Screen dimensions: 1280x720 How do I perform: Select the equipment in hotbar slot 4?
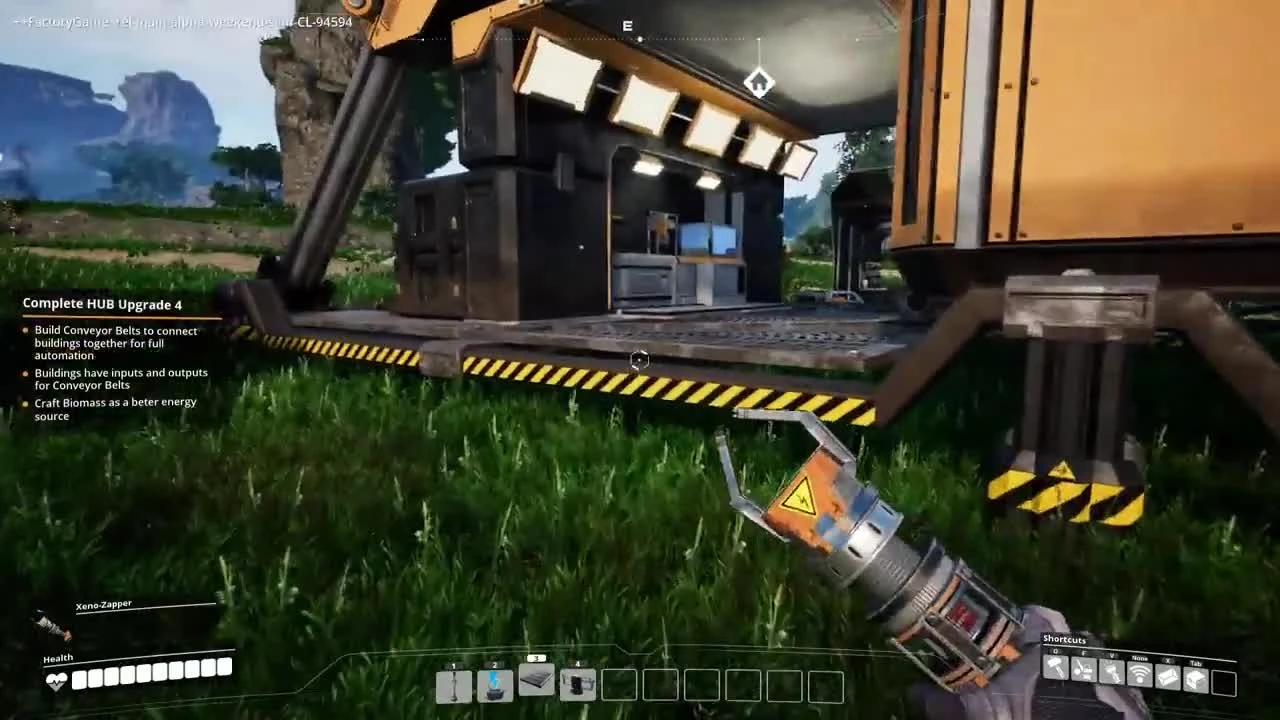tap(577, 686)
